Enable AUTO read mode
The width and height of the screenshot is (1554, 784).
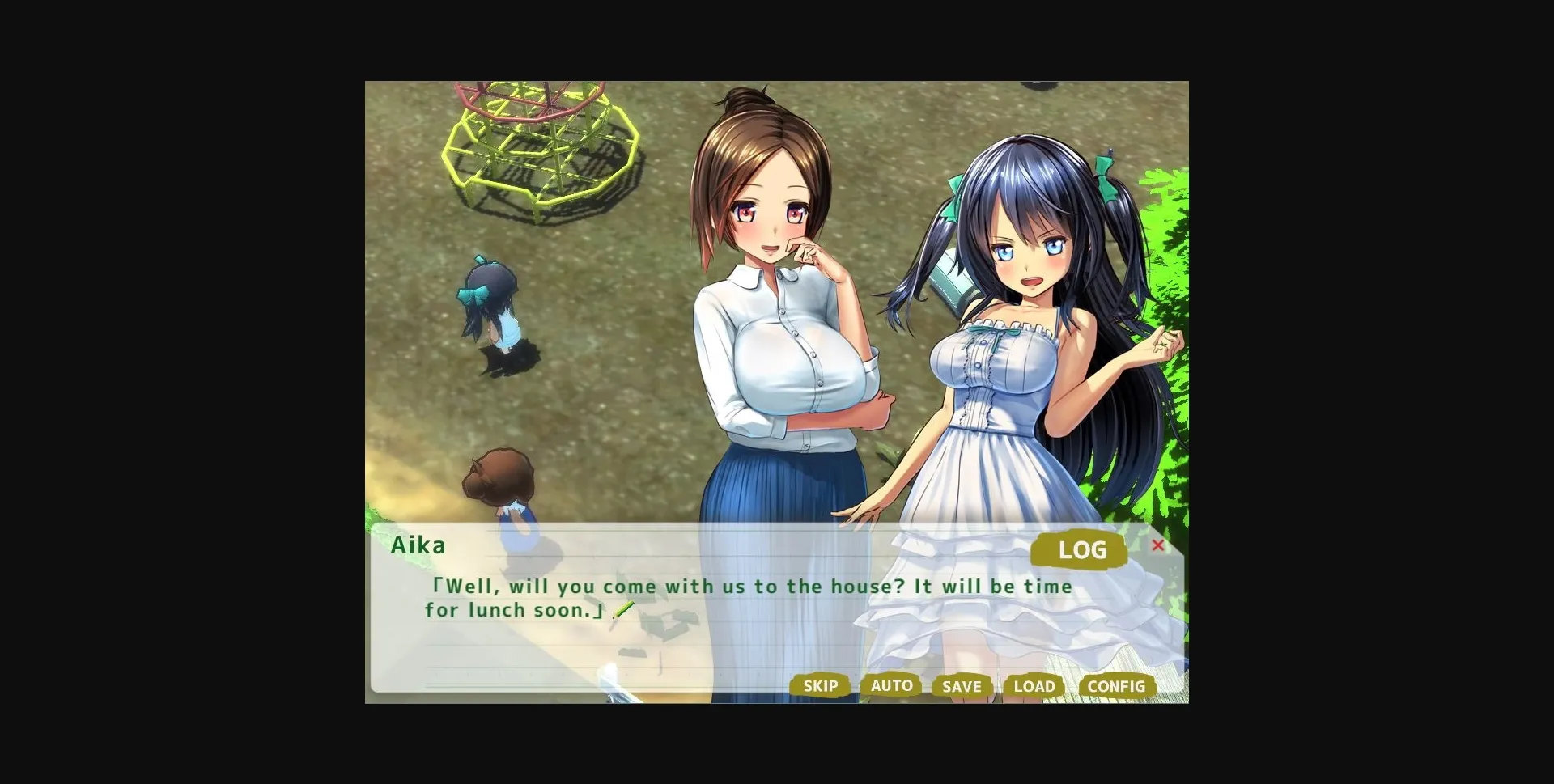(x=891, y=685)
